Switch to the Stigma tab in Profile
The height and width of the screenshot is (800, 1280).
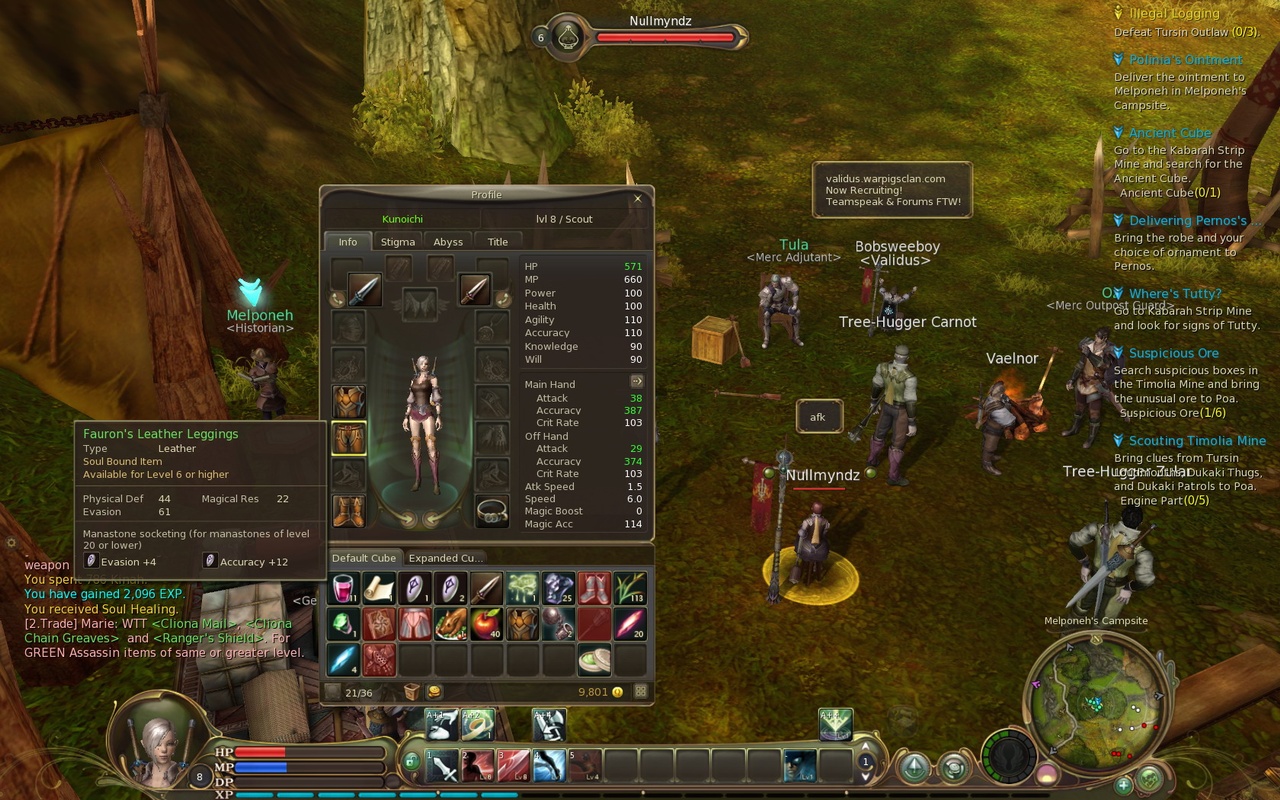[396, 241]
